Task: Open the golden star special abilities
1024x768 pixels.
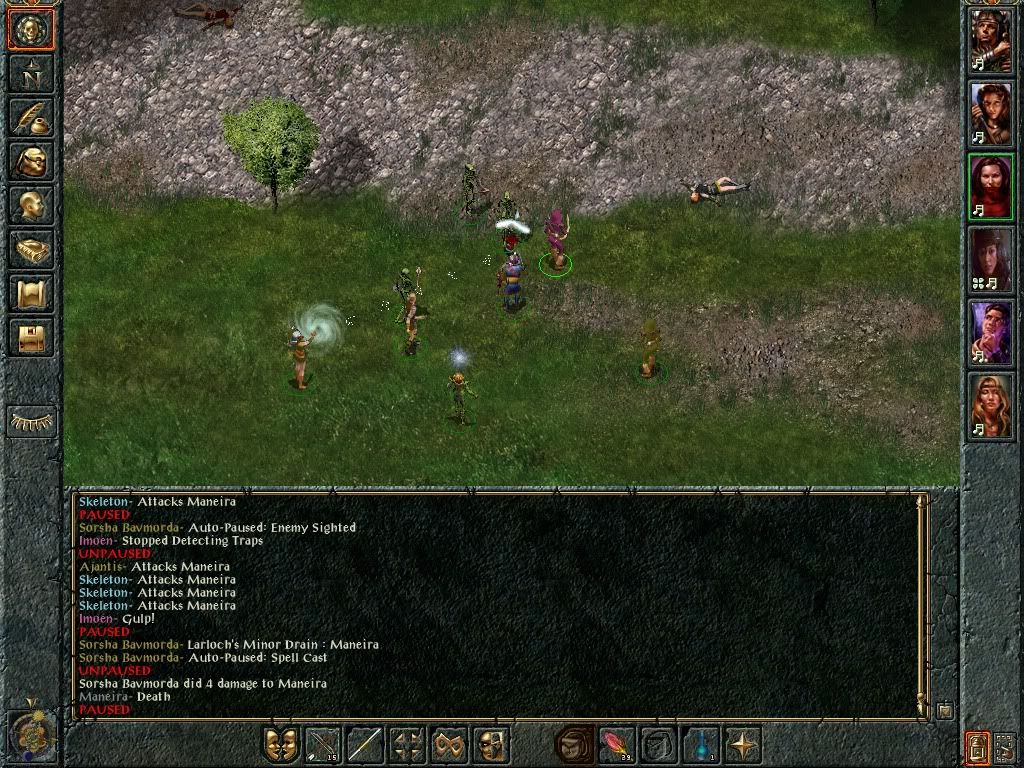Action: click(x=741, y=745)
